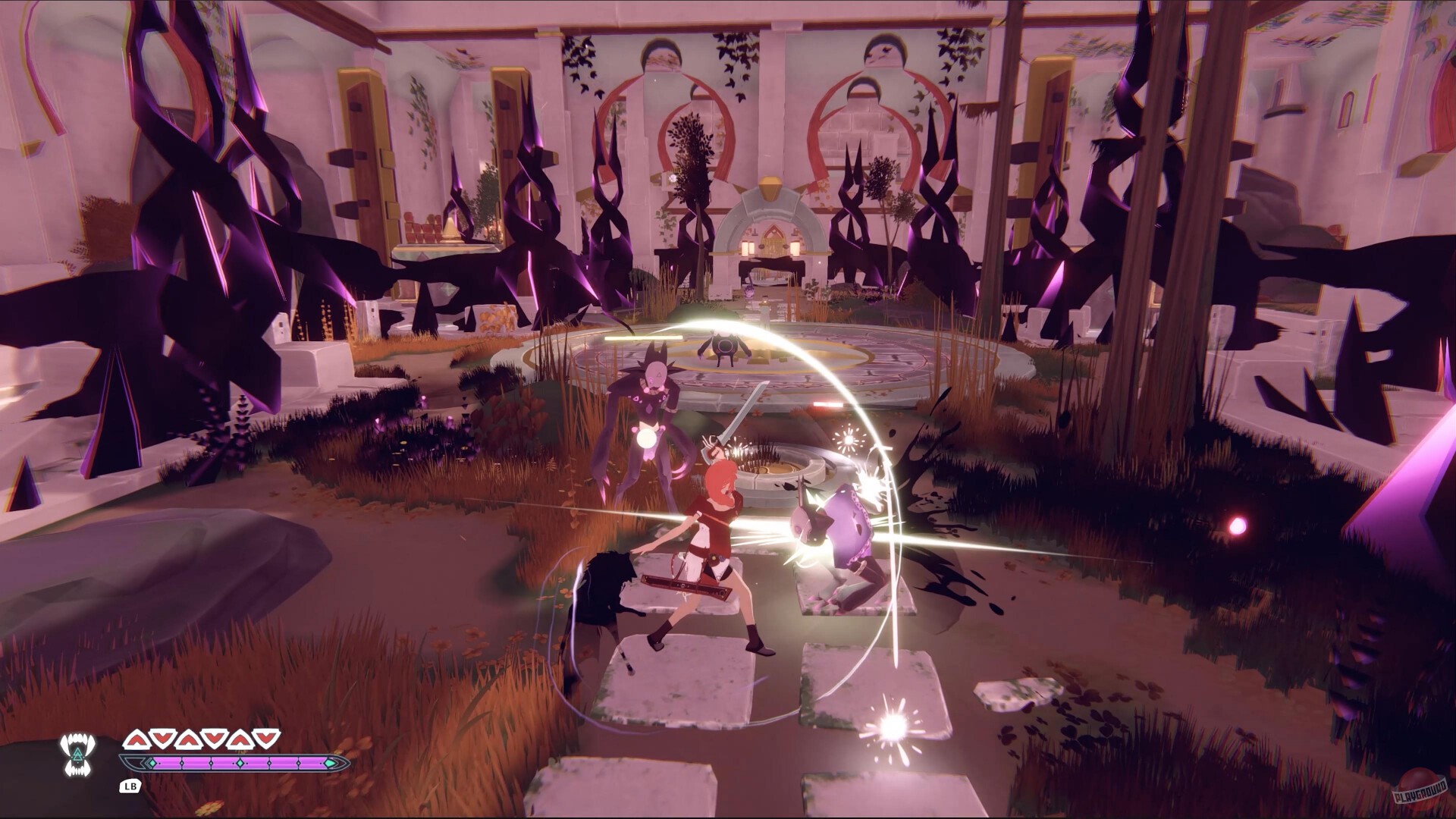The image size is (1456, 819).
Task: Click the middle teal diamond on the energy gauge
Action: pos(240,763)
